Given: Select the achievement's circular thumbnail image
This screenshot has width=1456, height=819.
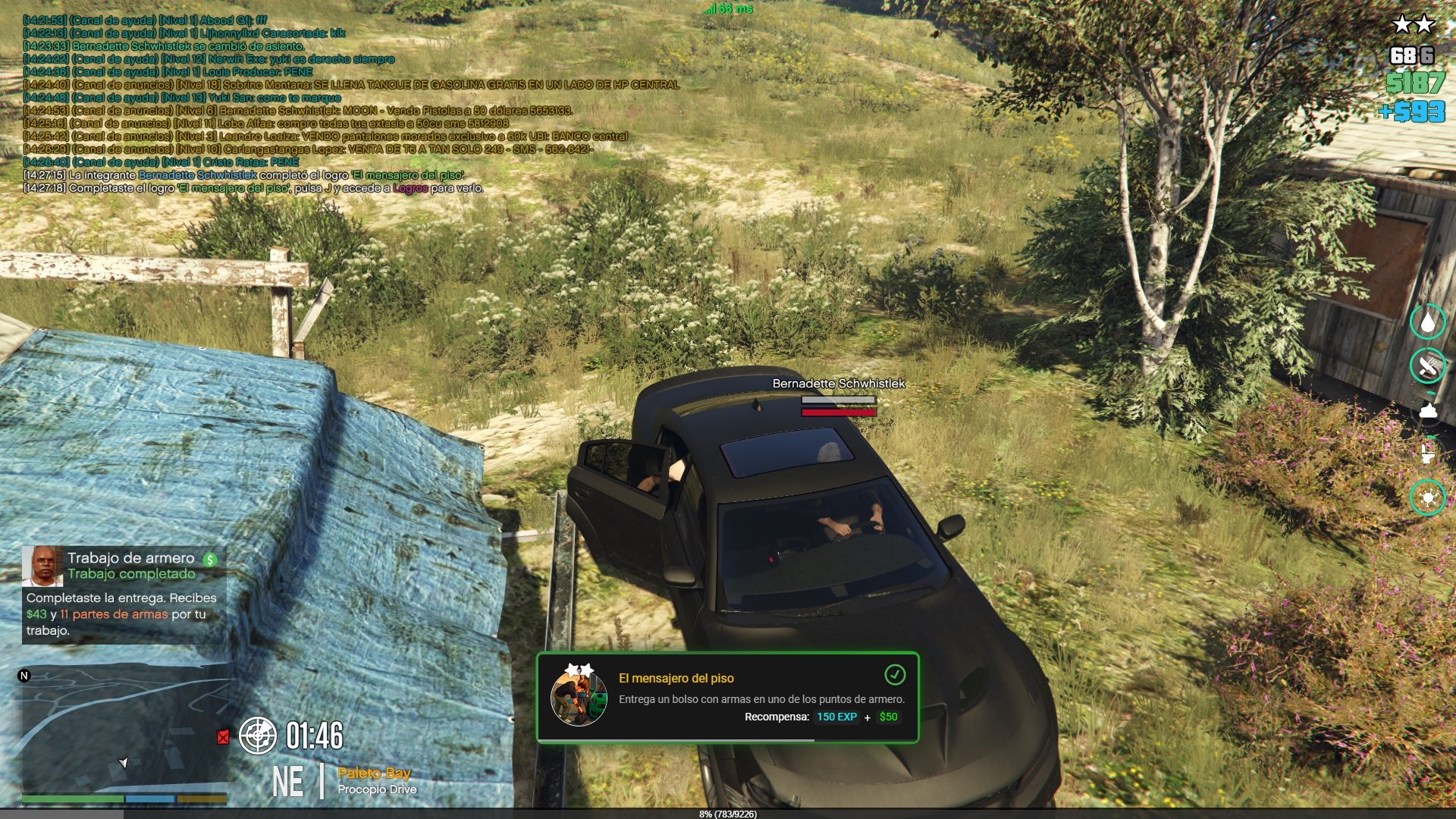Looking at the screenshot, I should [x=579, y=697].
